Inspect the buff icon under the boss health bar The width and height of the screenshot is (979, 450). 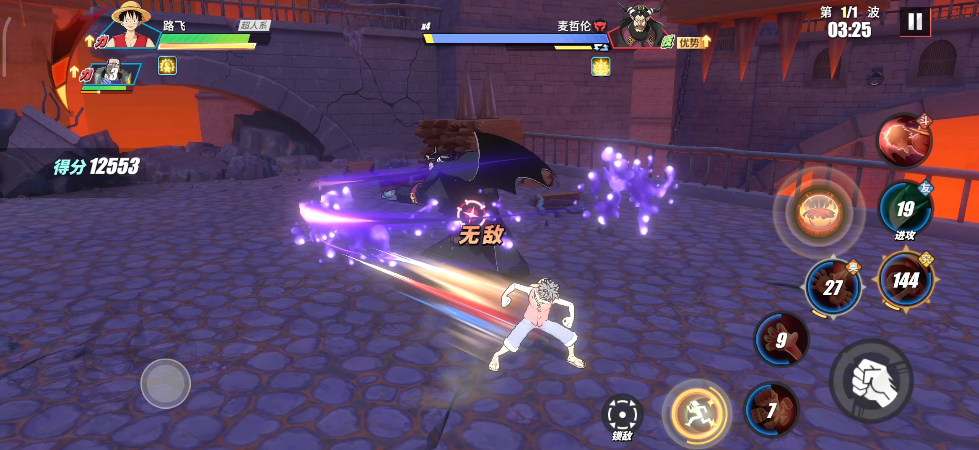(x=600, y=66)
